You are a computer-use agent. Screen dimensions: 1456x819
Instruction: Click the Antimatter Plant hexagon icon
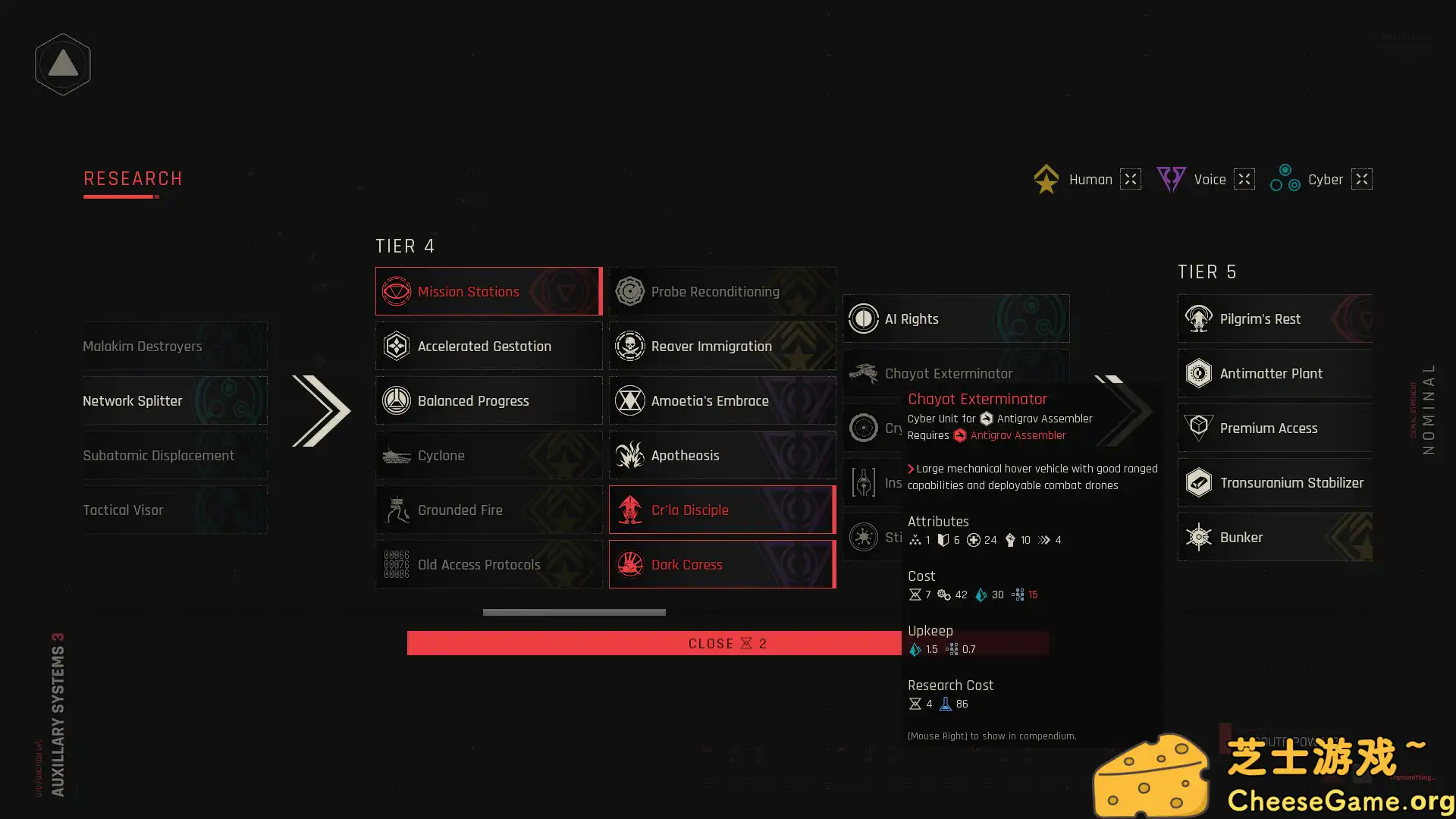click(1199, 373)
